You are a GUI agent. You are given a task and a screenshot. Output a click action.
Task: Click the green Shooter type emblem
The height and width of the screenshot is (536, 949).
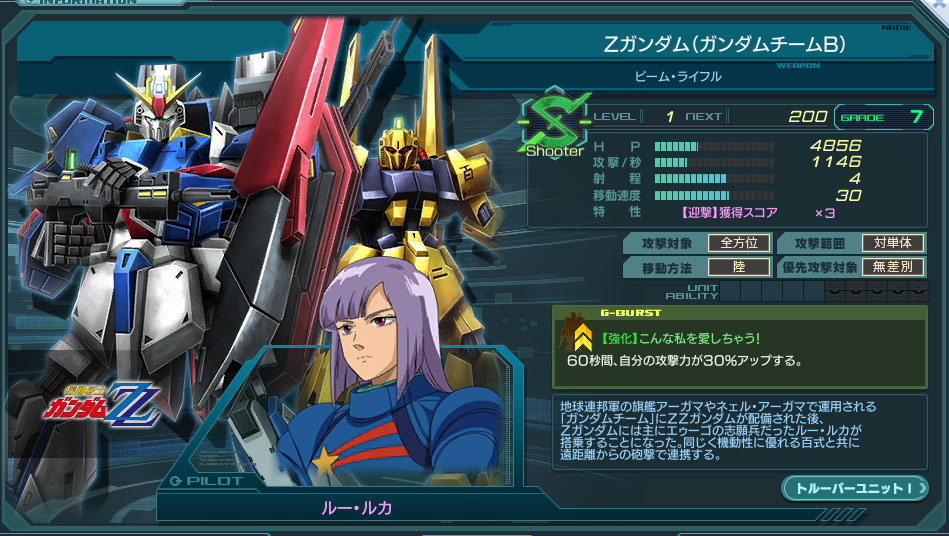pyautogui.click(x=551, y=125)
